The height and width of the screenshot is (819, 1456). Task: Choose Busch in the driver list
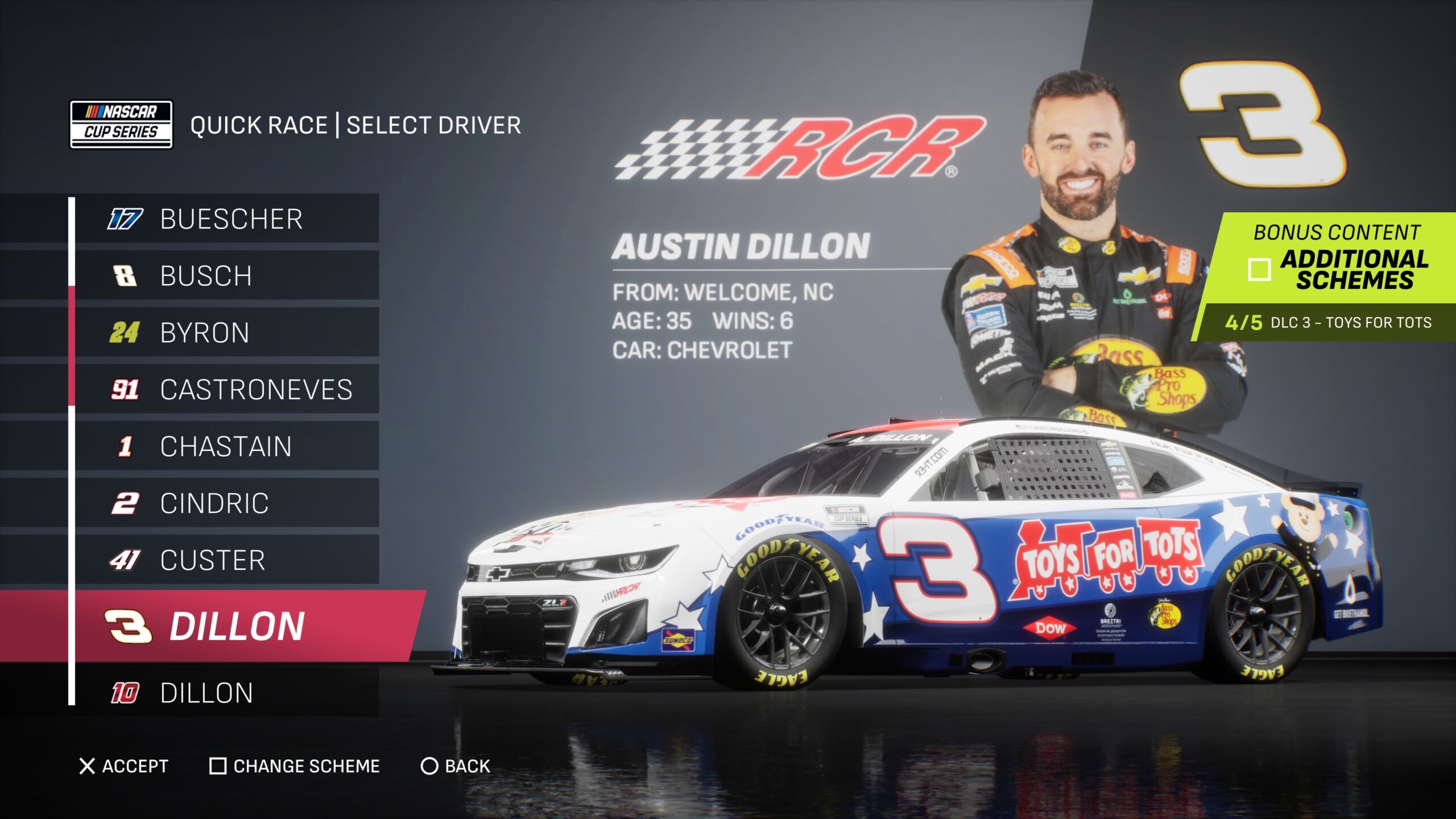(x=227, y=276)
